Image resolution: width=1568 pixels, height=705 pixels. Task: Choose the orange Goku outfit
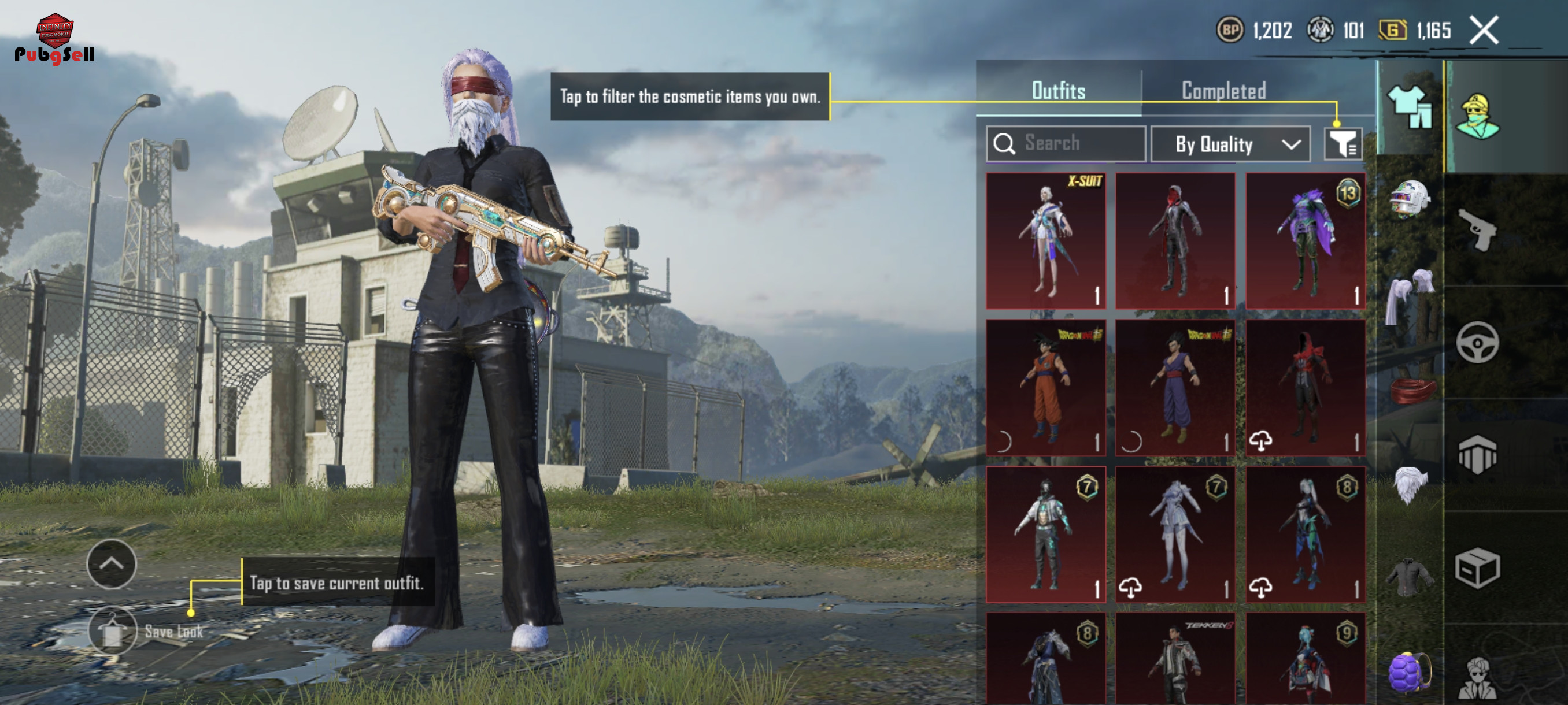(1046, 388)
